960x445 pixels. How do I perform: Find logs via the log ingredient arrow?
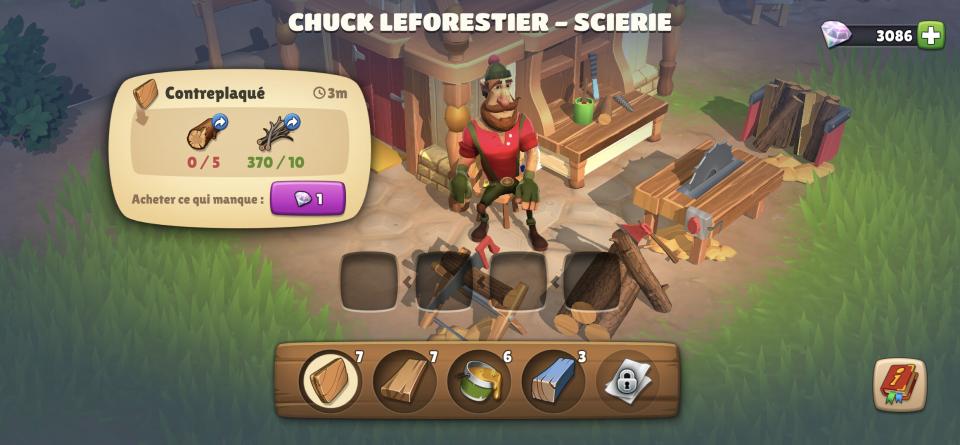coord(220,123)
